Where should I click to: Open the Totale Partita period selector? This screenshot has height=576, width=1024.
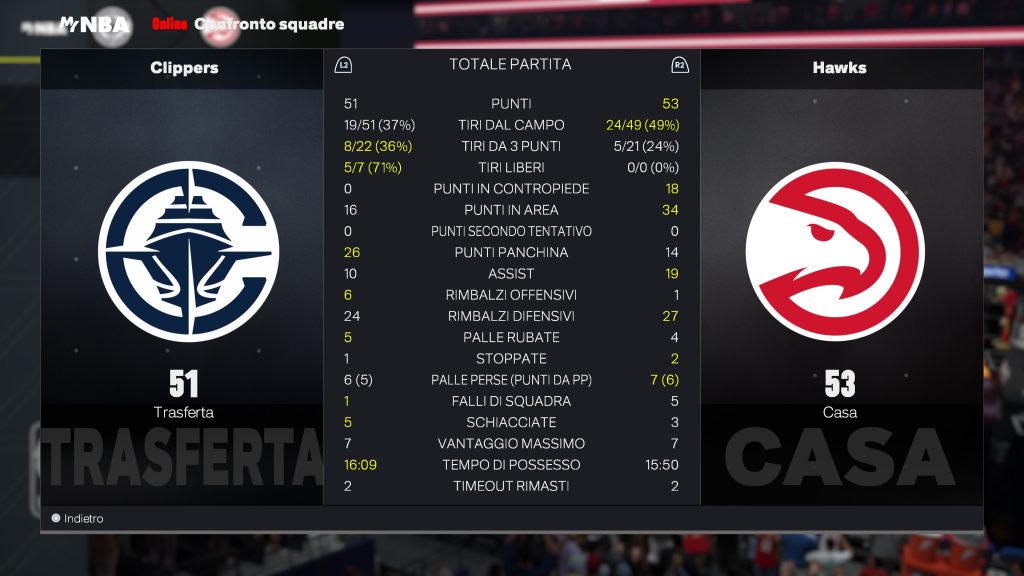[x=510, y=65]
